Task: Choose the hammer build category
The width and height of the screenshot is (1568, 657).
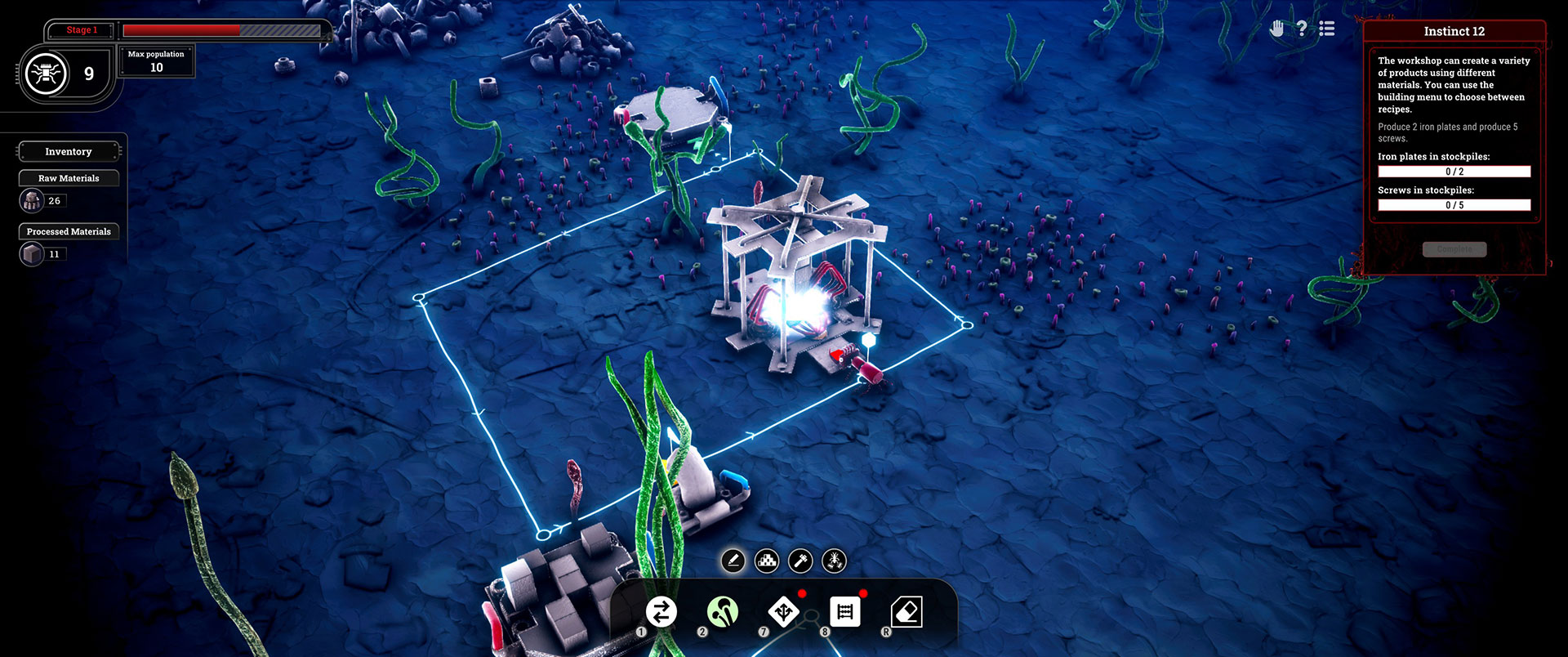Action: (801, 561)
